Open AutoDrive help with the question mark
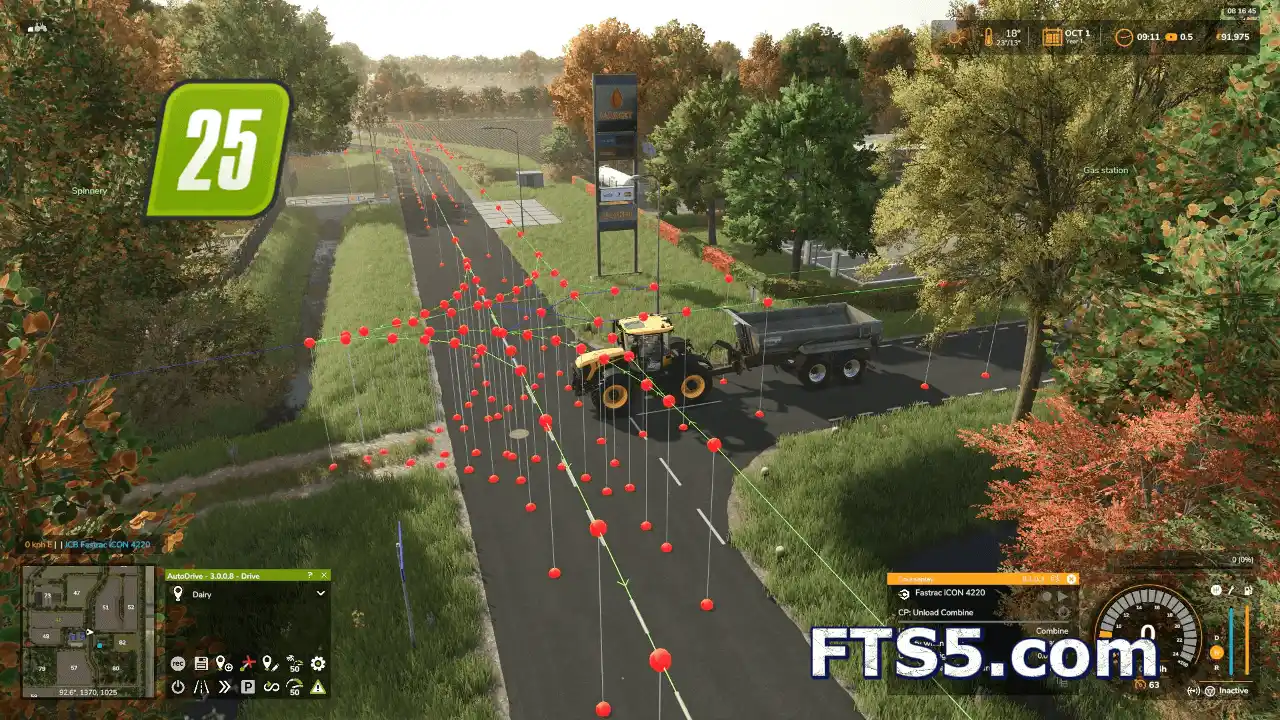This screenshot has width=1280, height=720. click(310, 575)
